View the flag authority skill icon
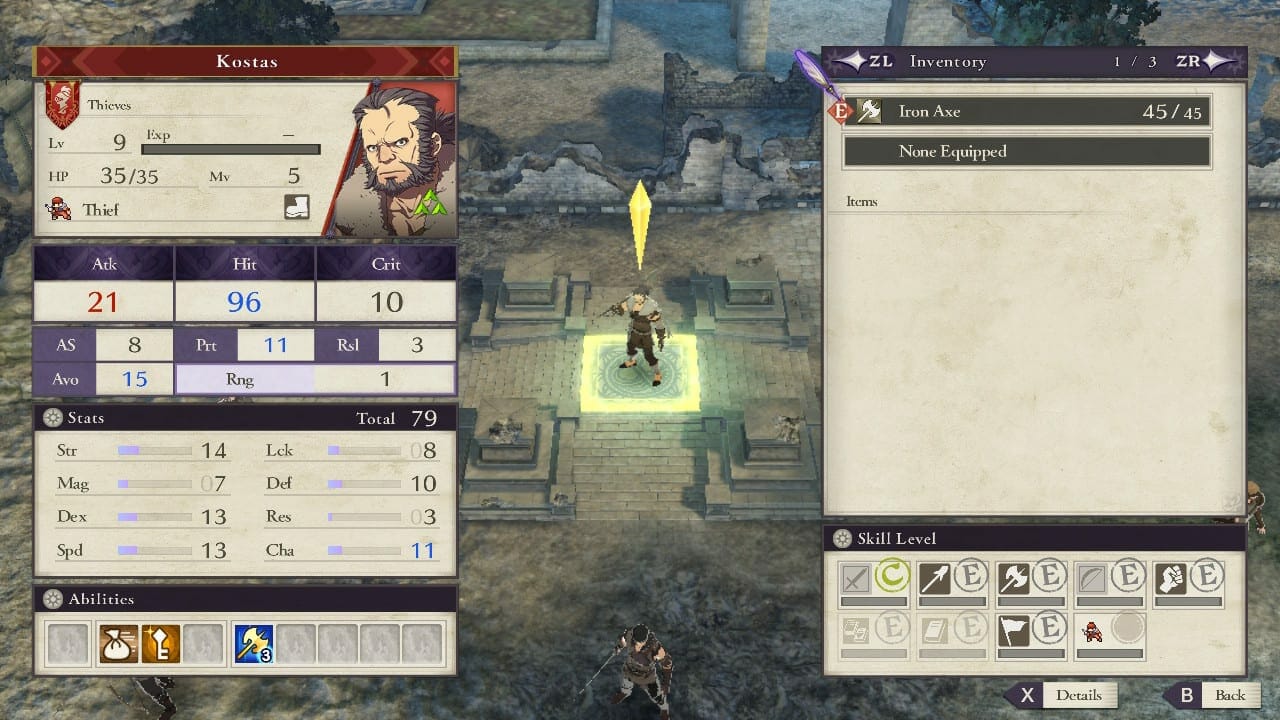This screenshot has height=720, width=1280. point(1015,630)
